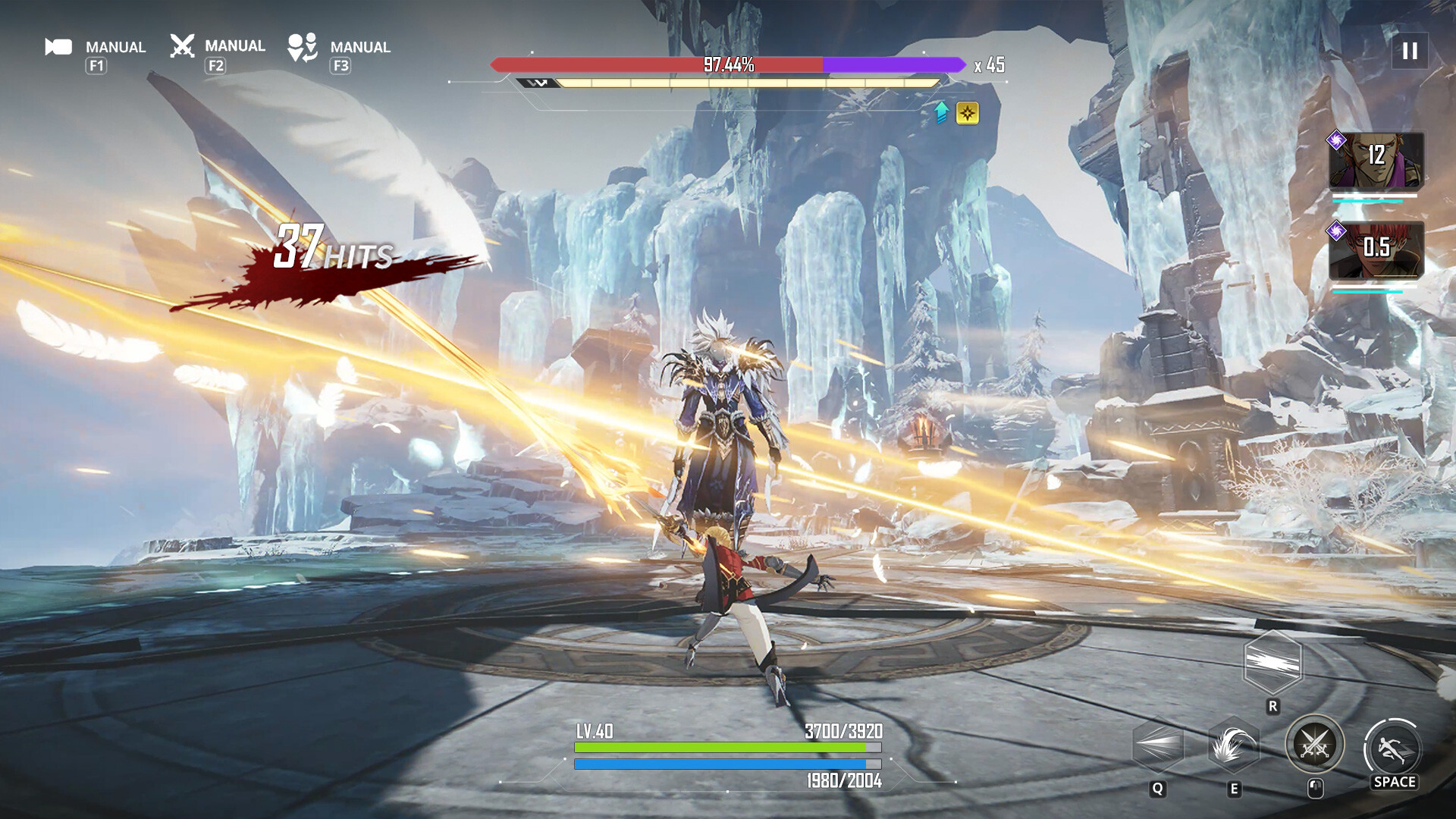The width and height of the screenshot is (1456, 819).
Task: Toggle camera mode from MANUAL
Action: [x=115, y=46]
